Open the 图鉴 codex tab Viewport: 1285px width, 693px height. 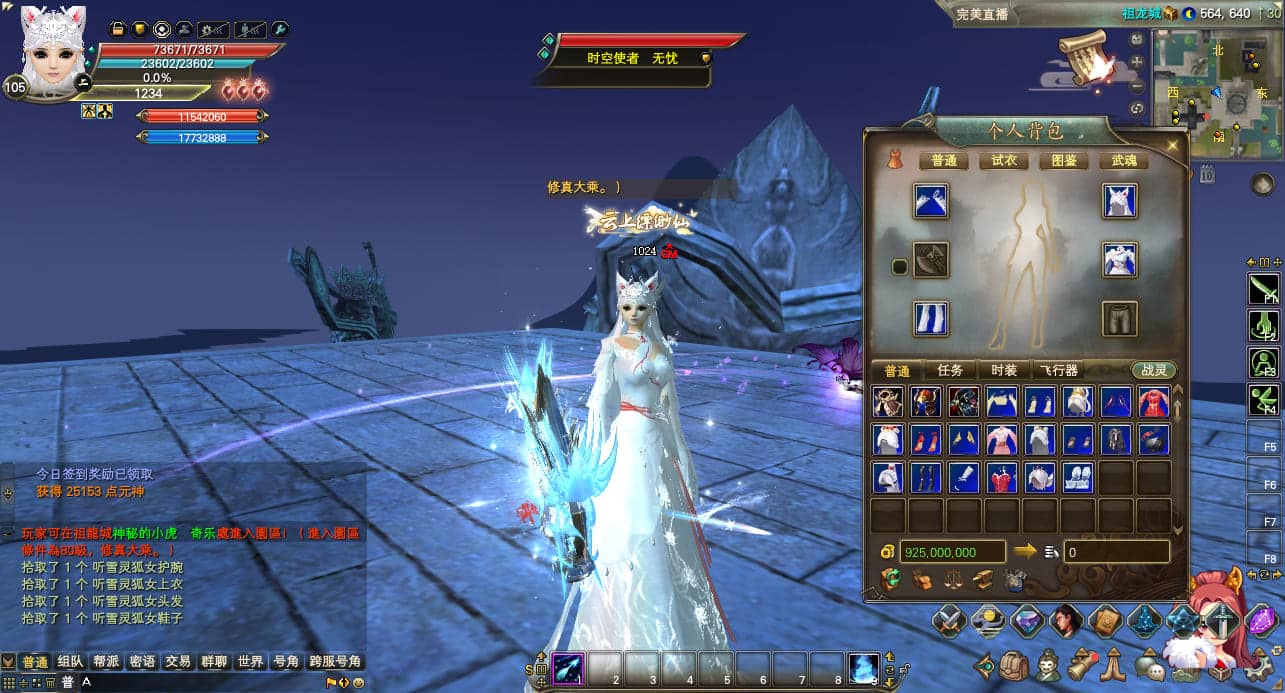[1063, 160]
